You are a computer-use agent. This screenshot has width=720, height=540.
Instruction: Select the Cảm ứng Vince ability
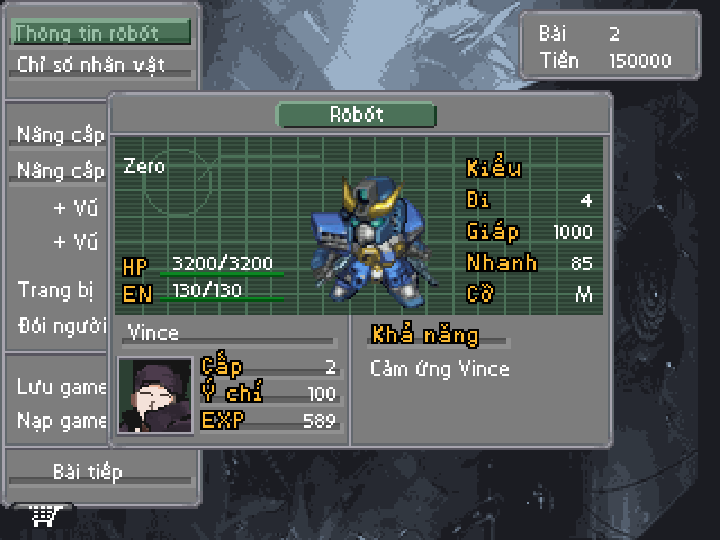440,369
